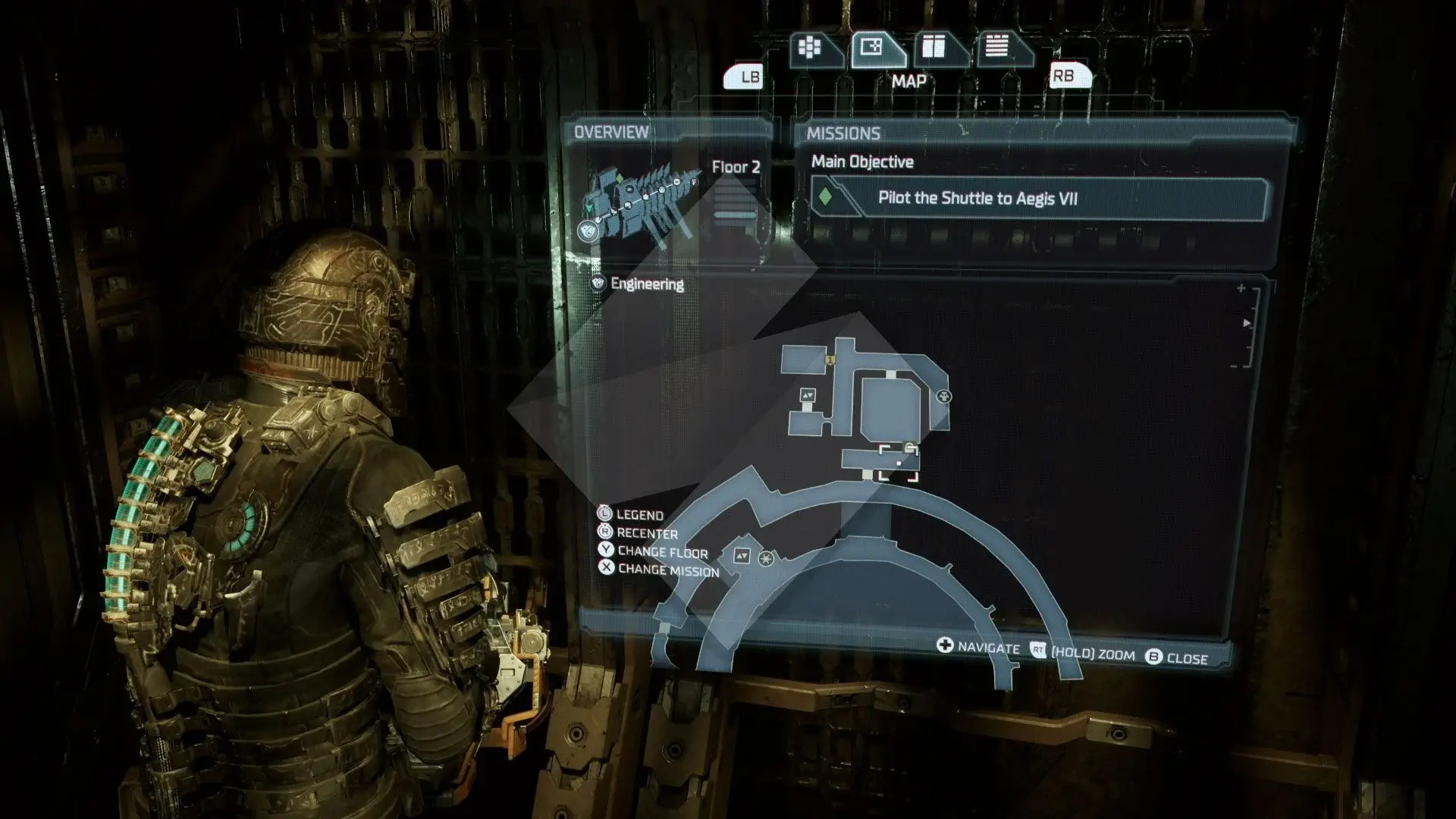
Task: Select the suit-shaped marker on the map
Action: (944, 396)
